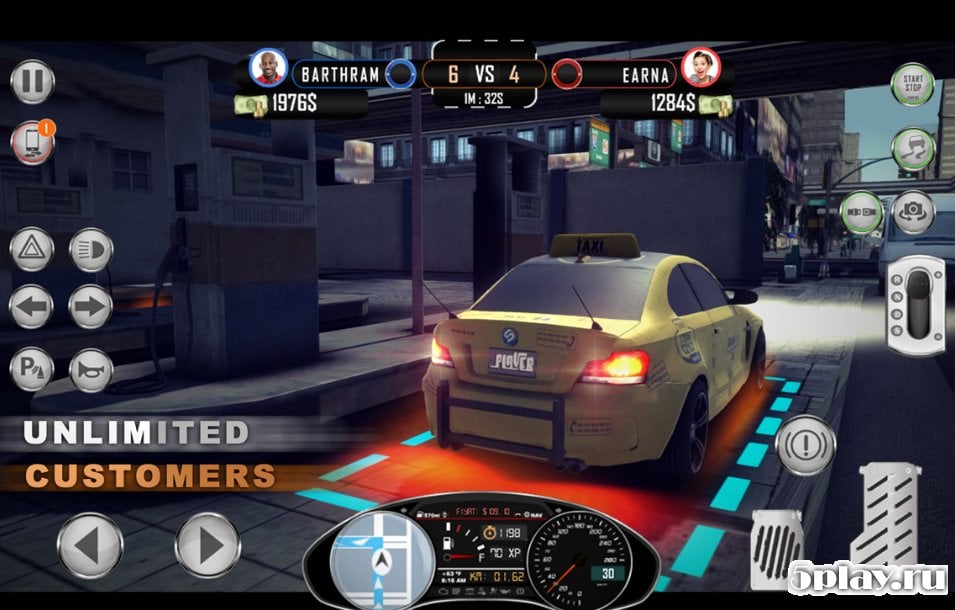Switch on the headlights

(91, 250)
